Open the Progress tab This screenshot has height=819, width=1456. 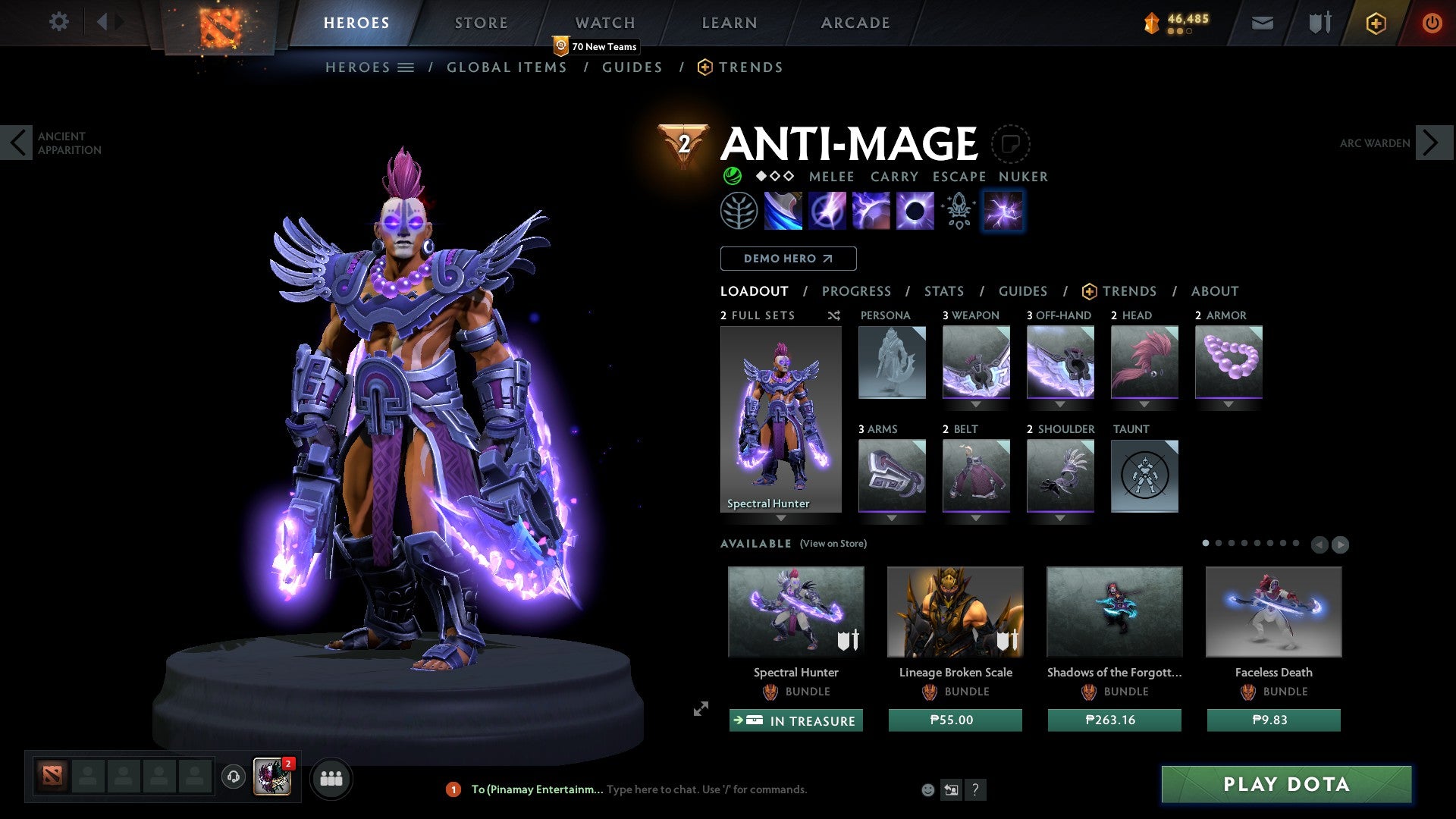click(x=856, y=291)
